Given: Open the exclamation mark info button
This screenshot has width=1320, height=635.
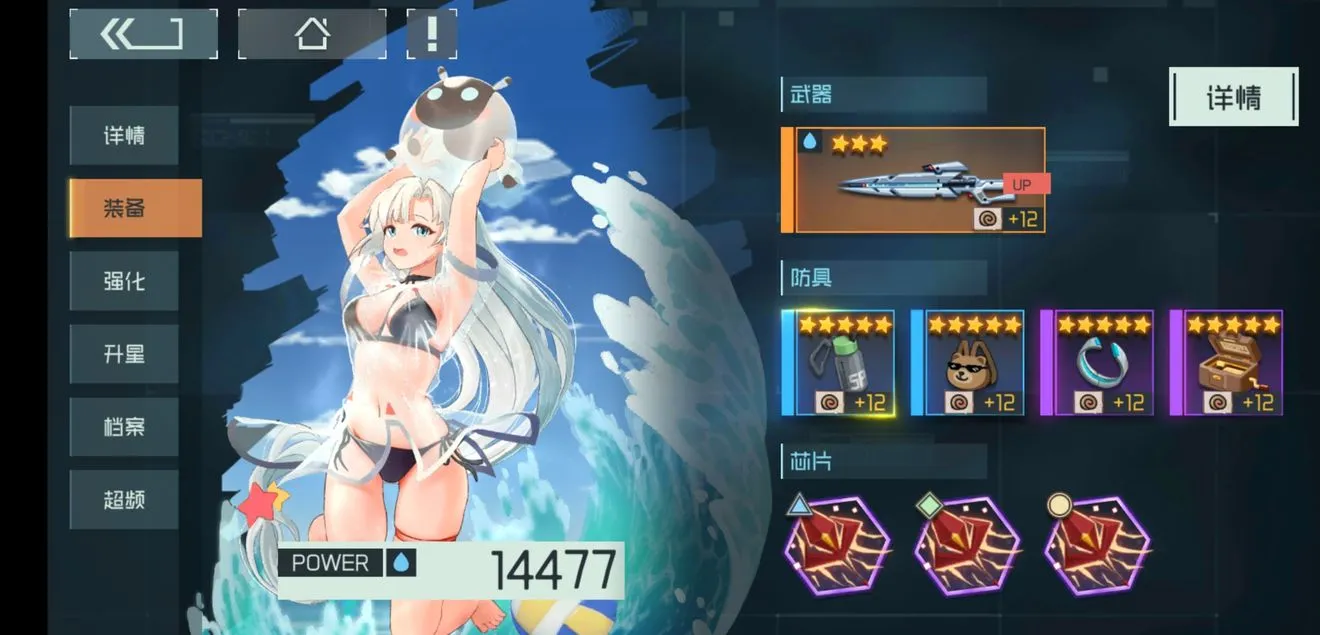Looking at the screenshot, I should coord(432,34).
